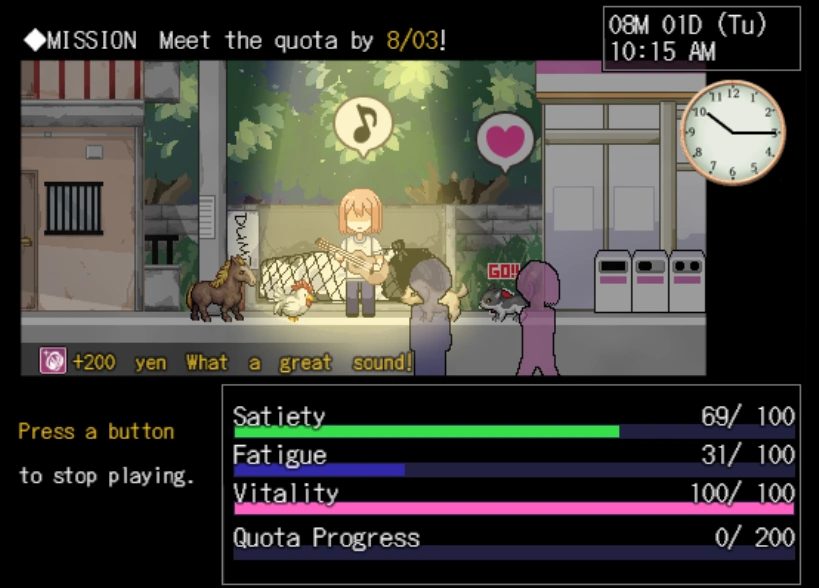Select the mission quota objective tracker
The width and height of the screenshot is (819, 588).
(236, 41)
